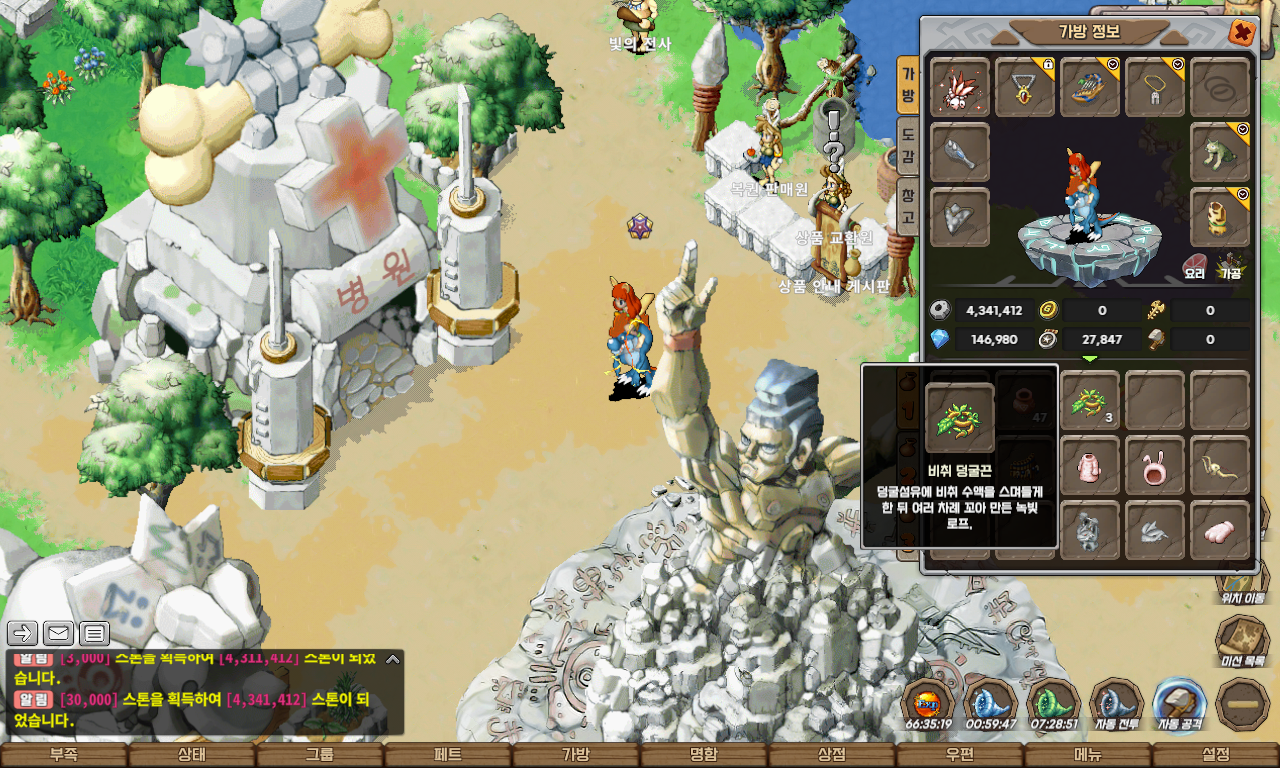Expand the chat log with the up arrow
This screenshot has height=768, width=1280.
[393, 659]
